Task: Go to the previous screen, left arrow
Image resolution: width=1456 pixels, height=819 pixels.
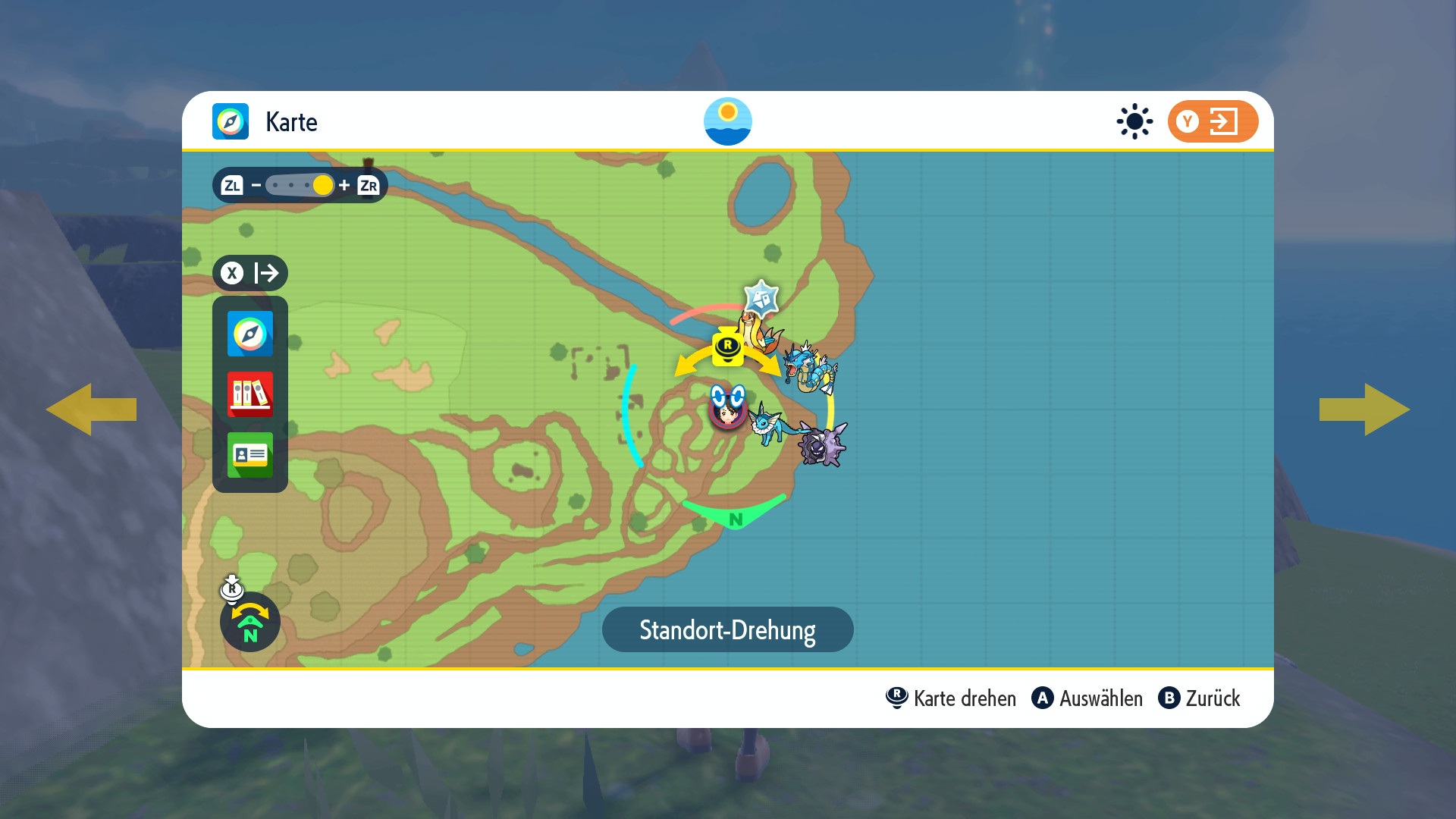Action: click(91, 409)
